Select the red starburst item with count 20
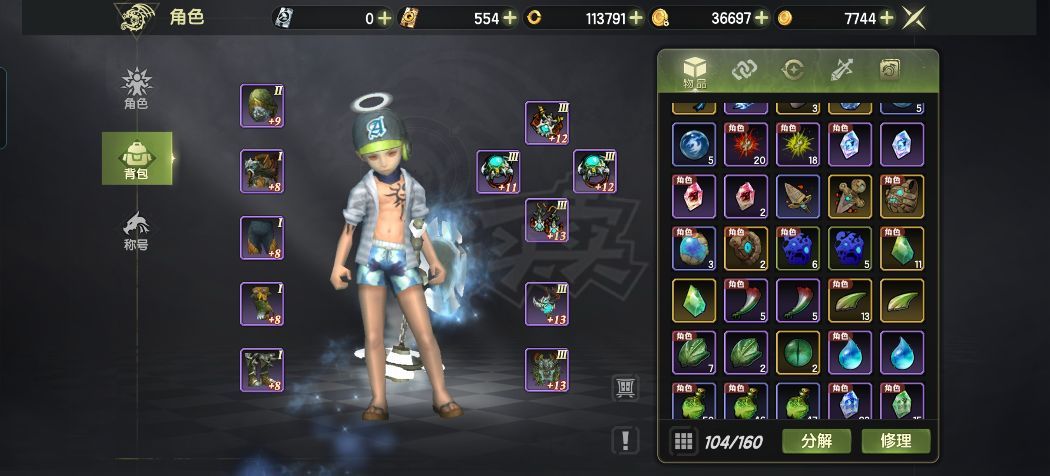1050x476 pixels. (745, 144)
